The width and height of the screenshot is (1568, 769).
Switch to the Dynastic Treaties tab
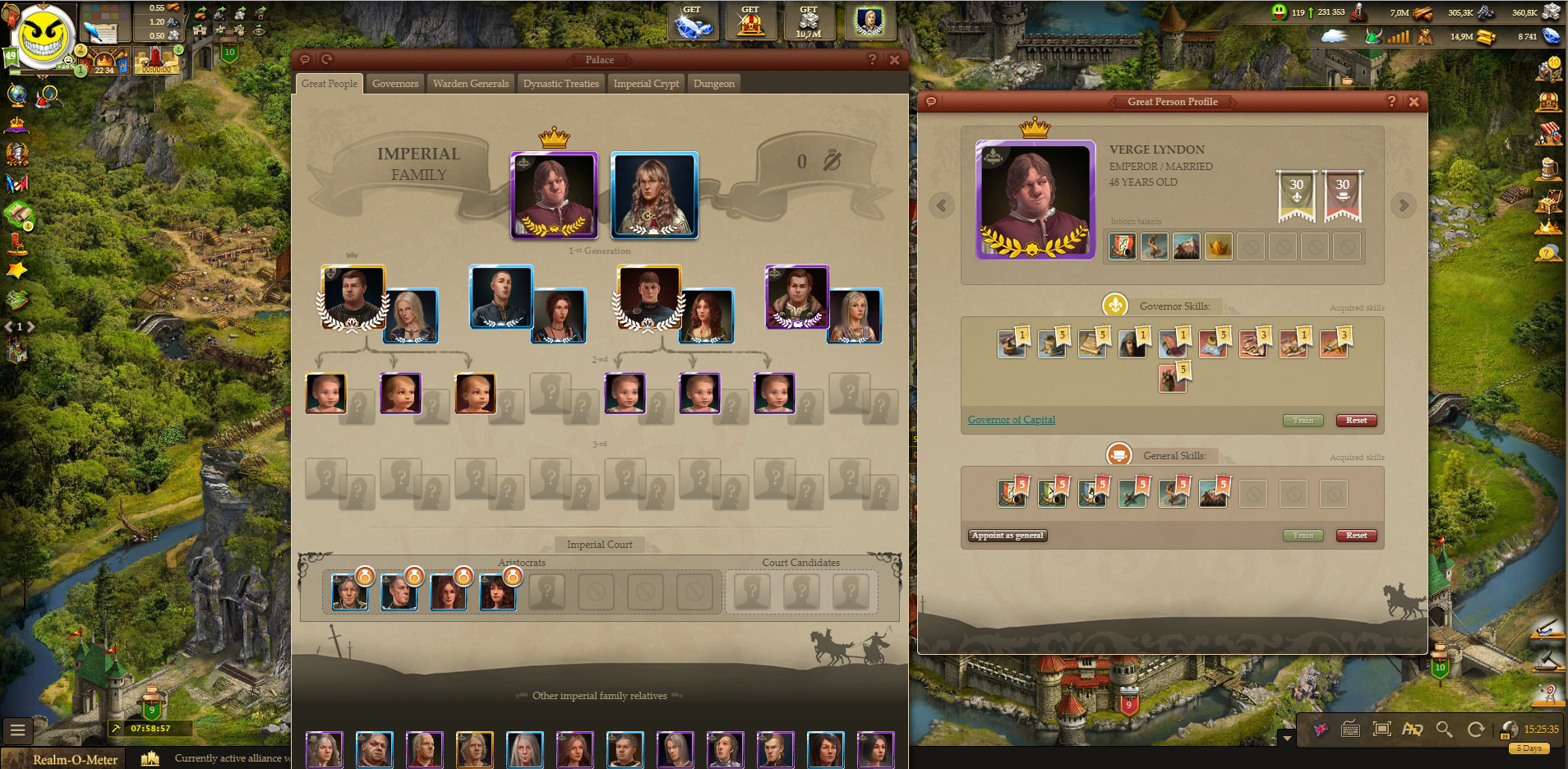point(561,83)
